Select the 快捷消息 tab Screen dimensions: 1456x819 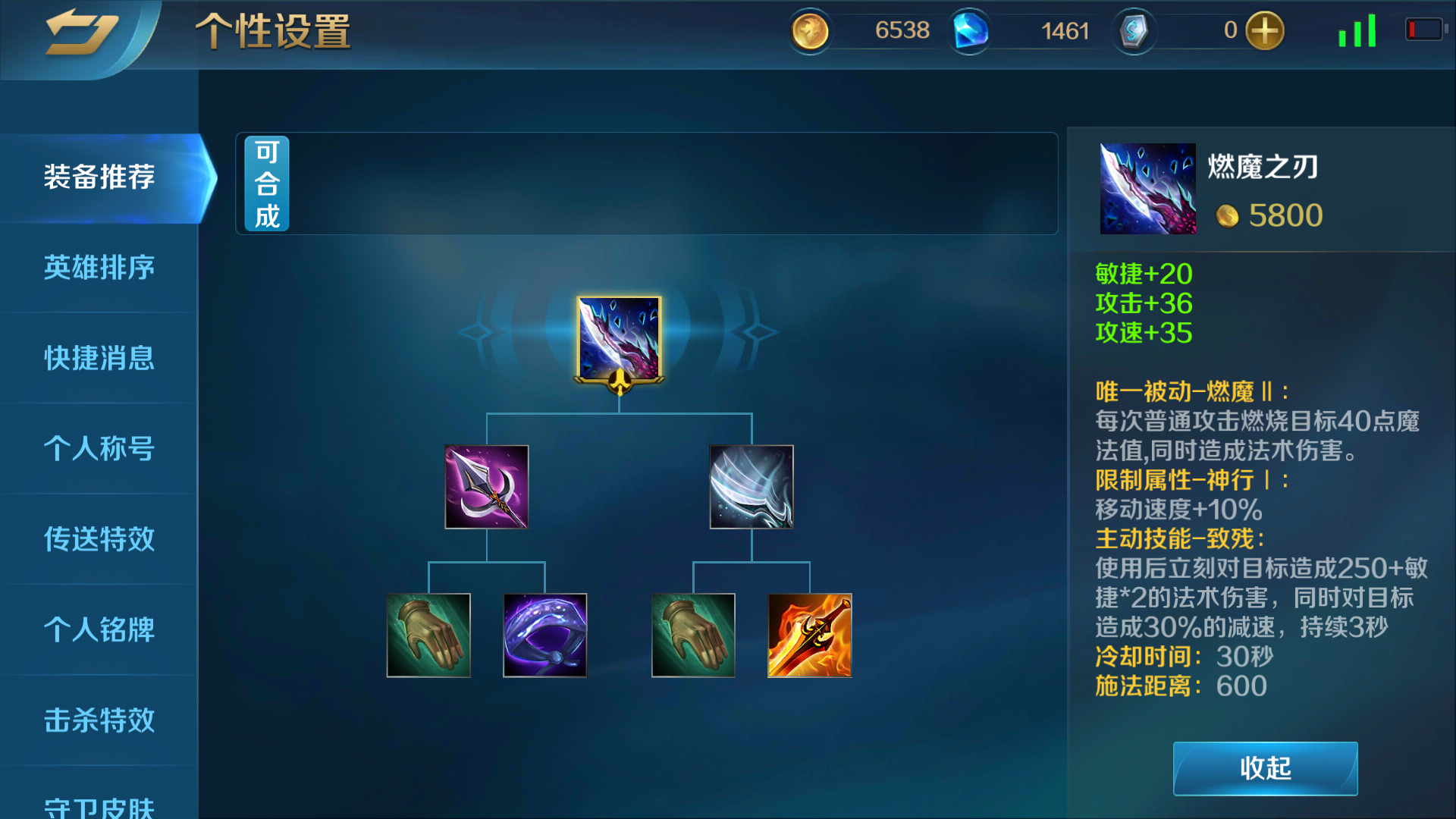click(x=99, y=358)
